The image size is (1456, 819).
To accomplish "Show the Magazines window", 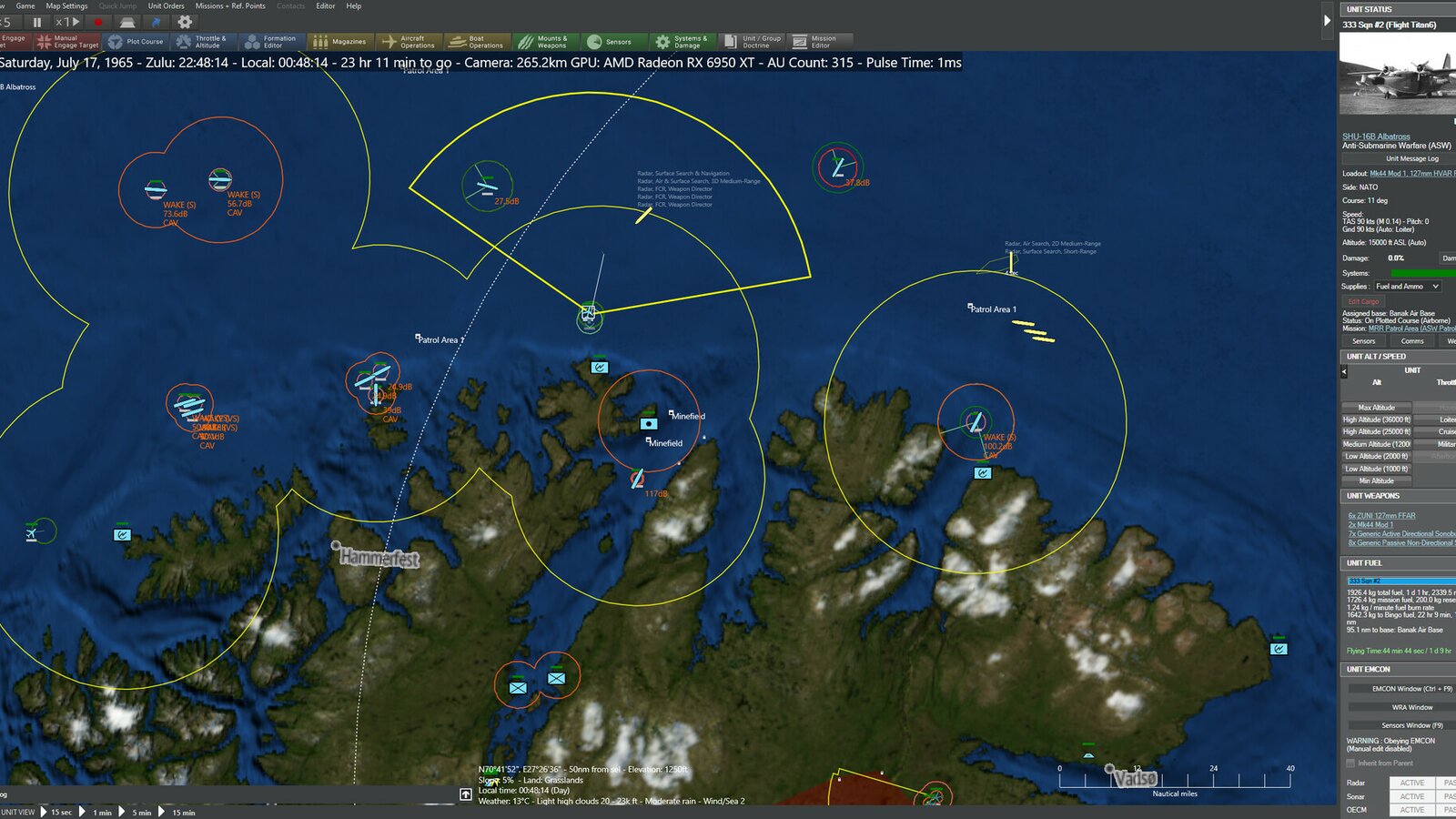I will coord(339,42).
